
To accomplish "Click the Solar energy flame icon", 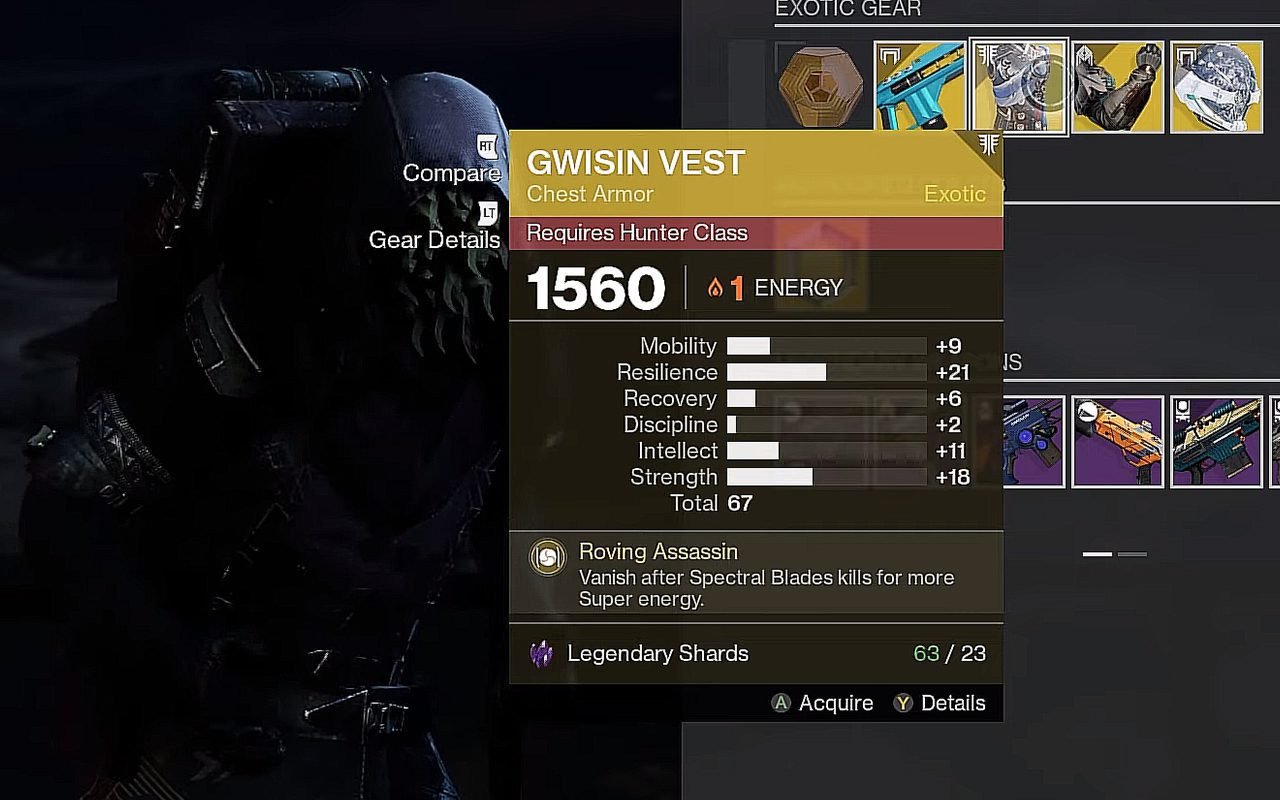I will click(x=713, y=287).
